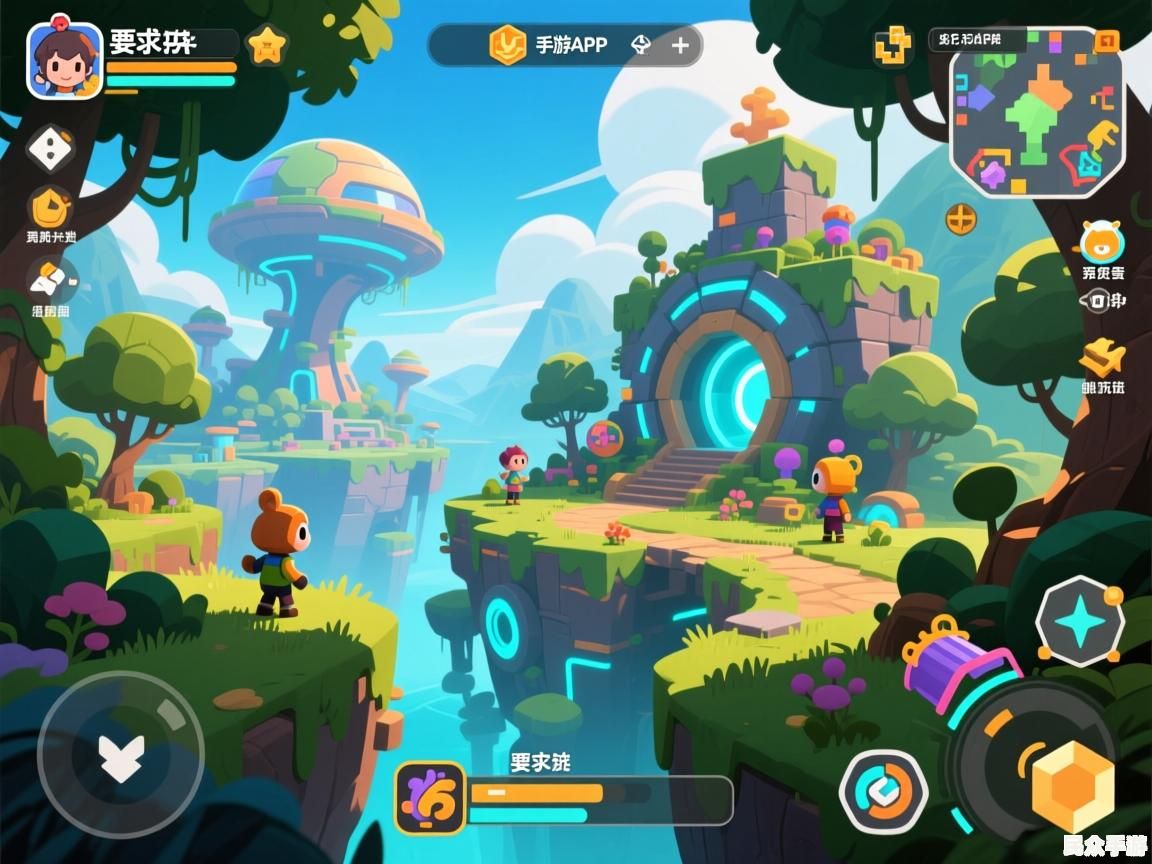
Task: Open the white cards icon
Action: [x=50, y=278]
